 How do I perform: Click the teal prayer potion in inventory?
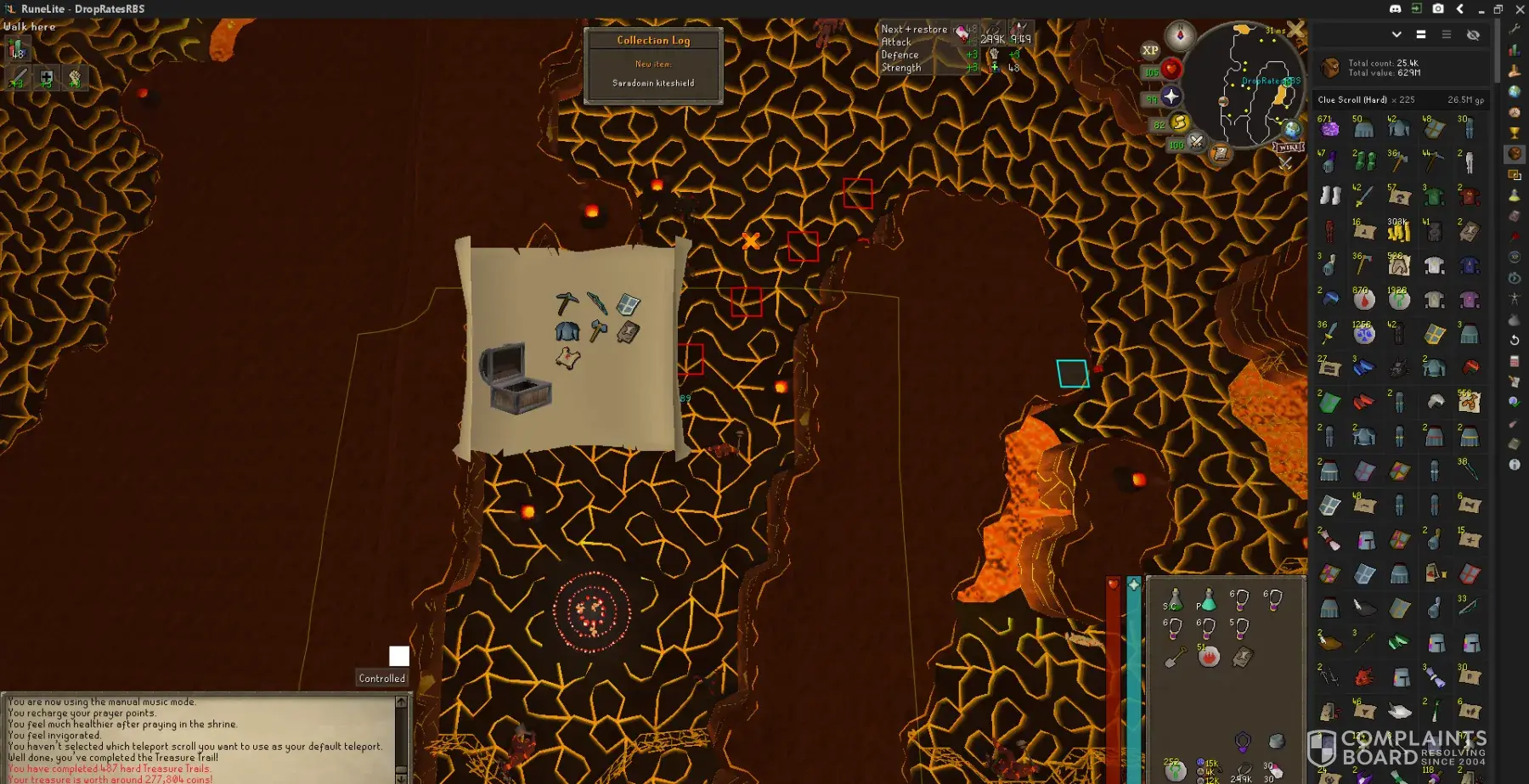tap(1207, 601)
